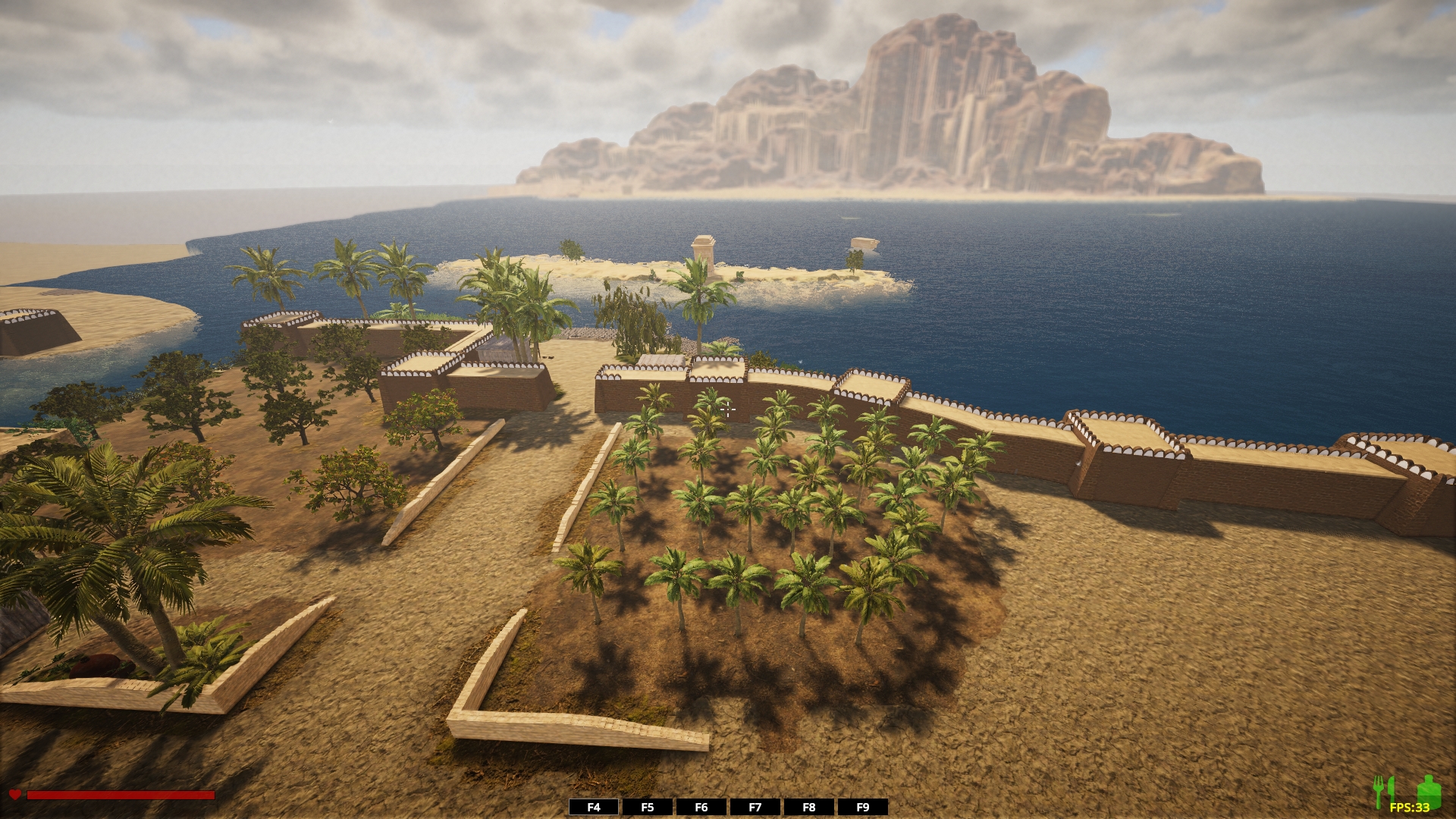The image size is (1456, 819).
Task: Click the fork and knife hunger icon
Action: click(1384, 791)
